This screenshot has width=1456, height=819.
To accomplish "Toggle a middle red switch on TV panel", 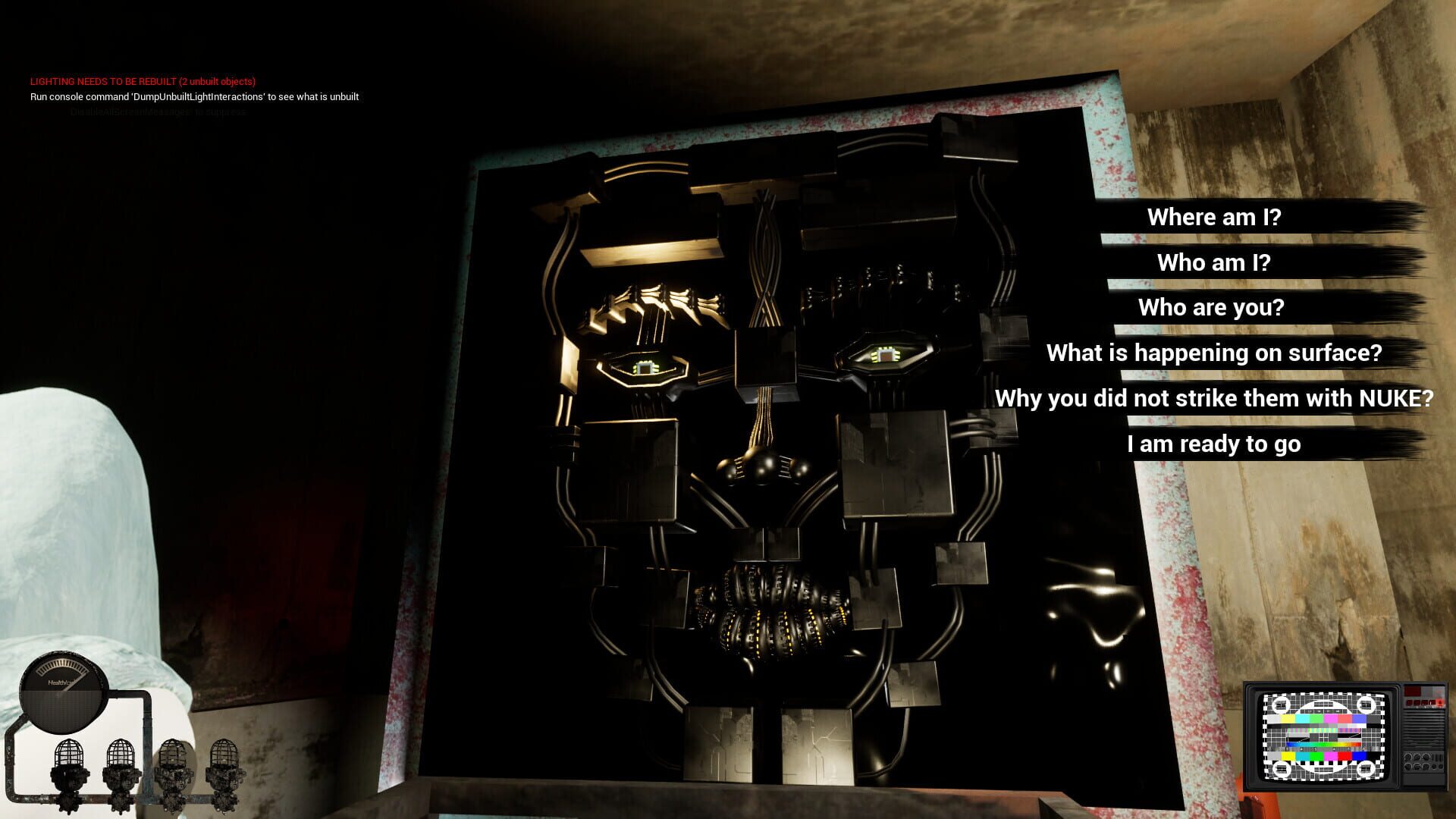I will tap(1424, 703).
